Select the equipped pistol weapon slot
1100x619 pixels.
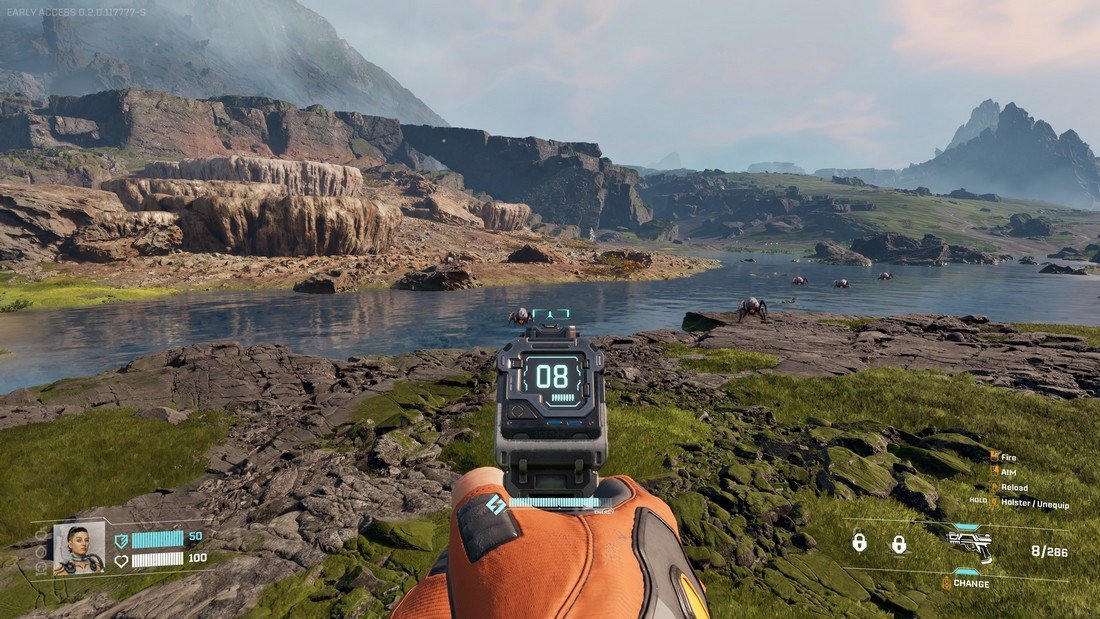tap(969, 544)
